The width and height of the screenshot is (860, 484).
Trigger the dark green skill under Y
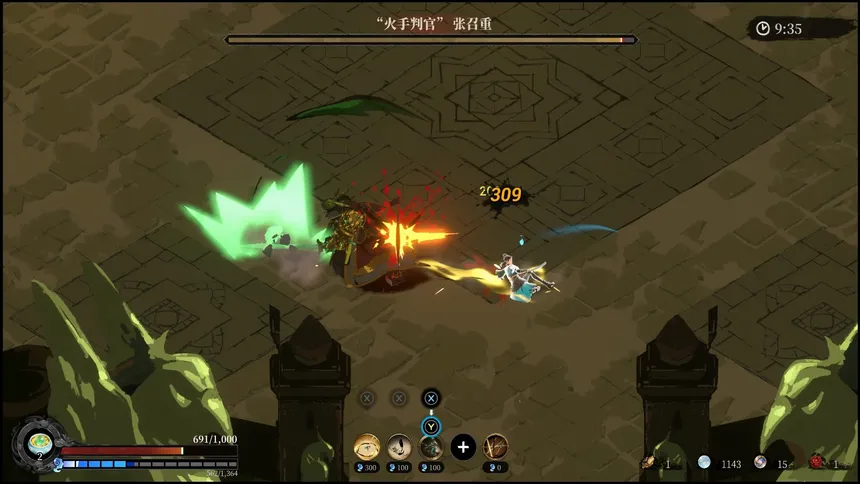click(431, 446)
